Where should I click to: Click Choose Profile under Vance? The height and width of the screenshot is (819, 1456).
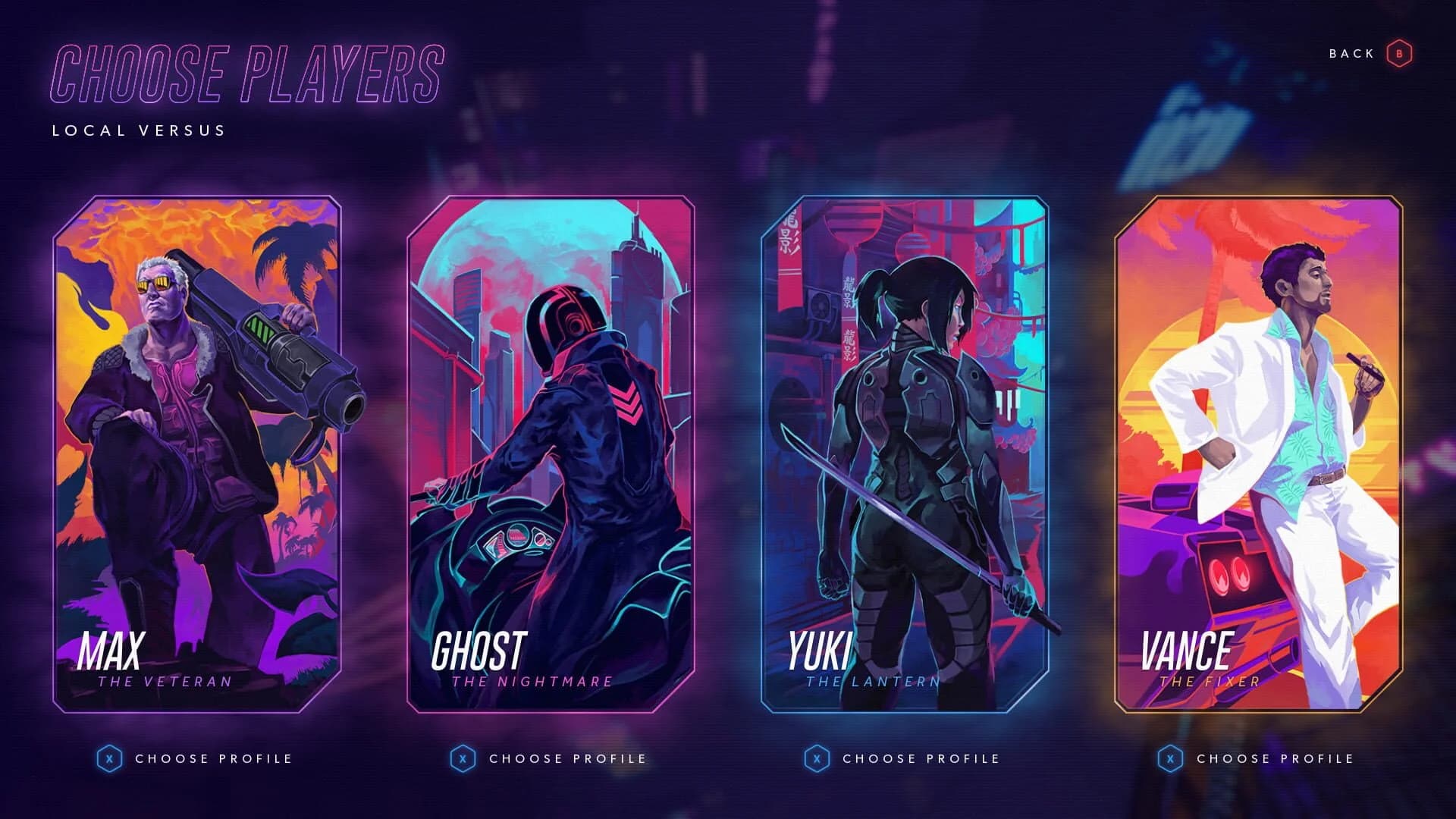(1276, 758)
